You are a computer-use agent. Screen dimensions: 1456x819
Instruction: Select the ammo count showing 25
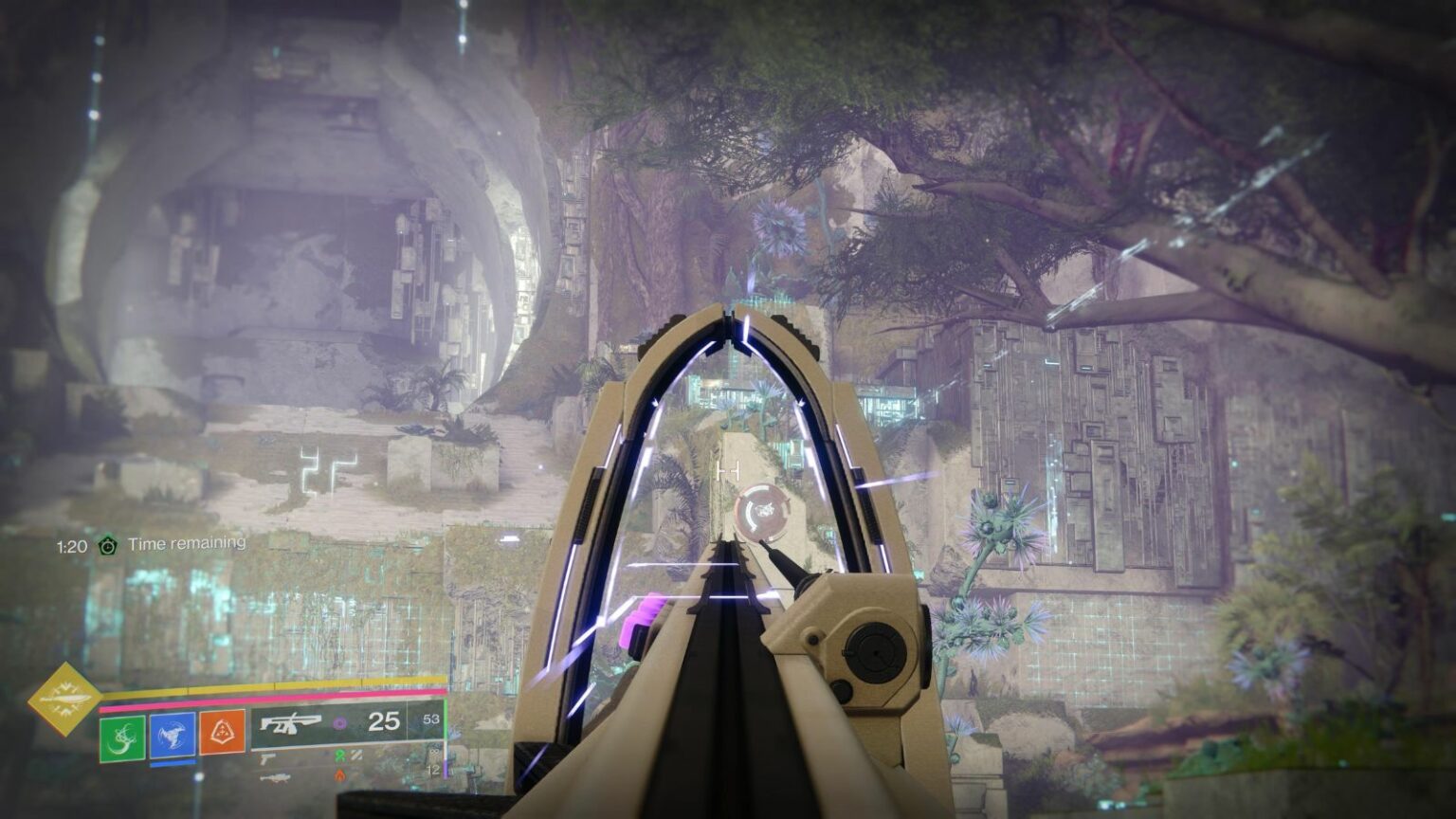tap(384, 722)
